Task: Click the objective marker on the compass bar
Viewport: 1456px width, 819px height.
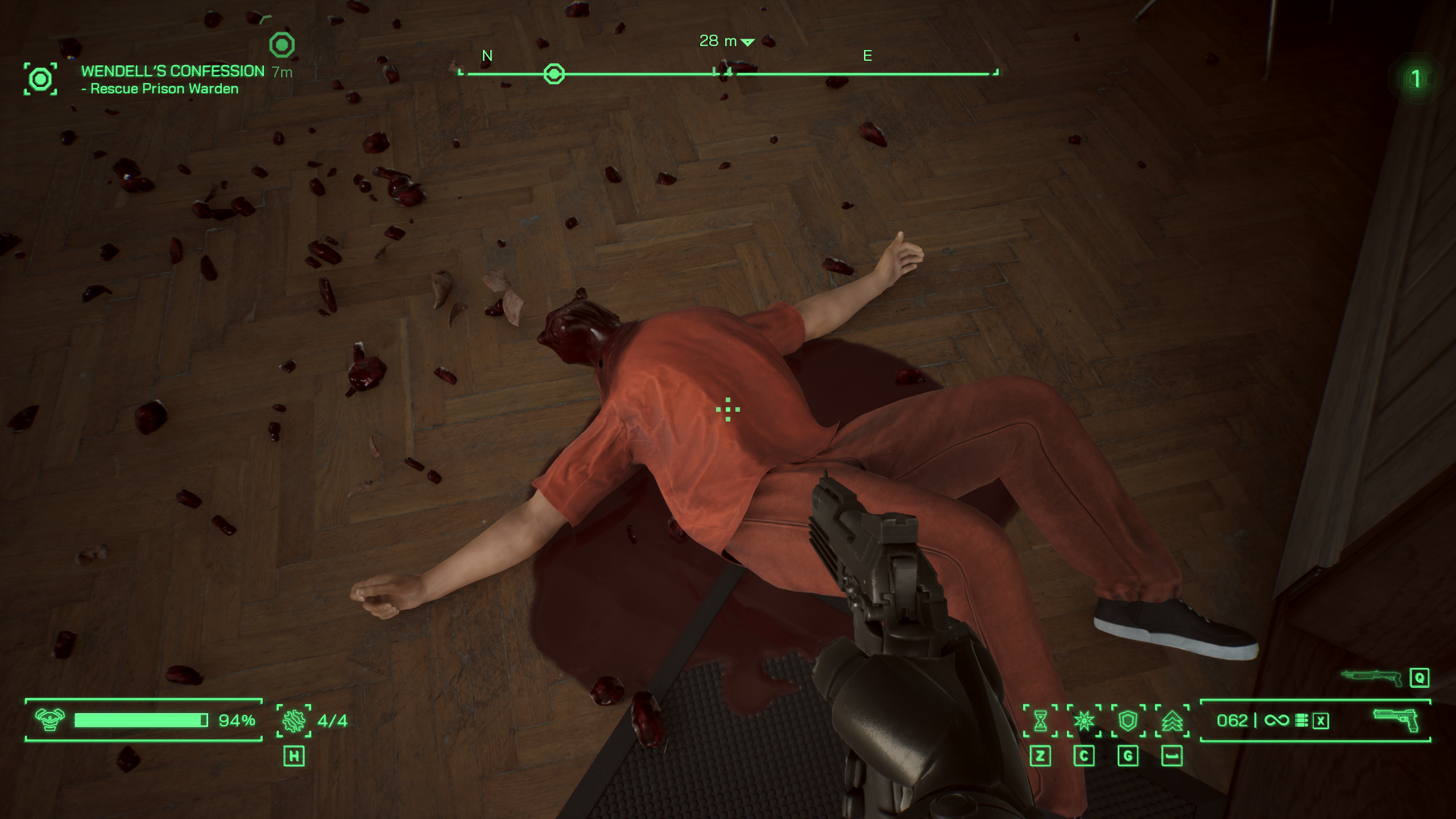Action: [554, 74]
